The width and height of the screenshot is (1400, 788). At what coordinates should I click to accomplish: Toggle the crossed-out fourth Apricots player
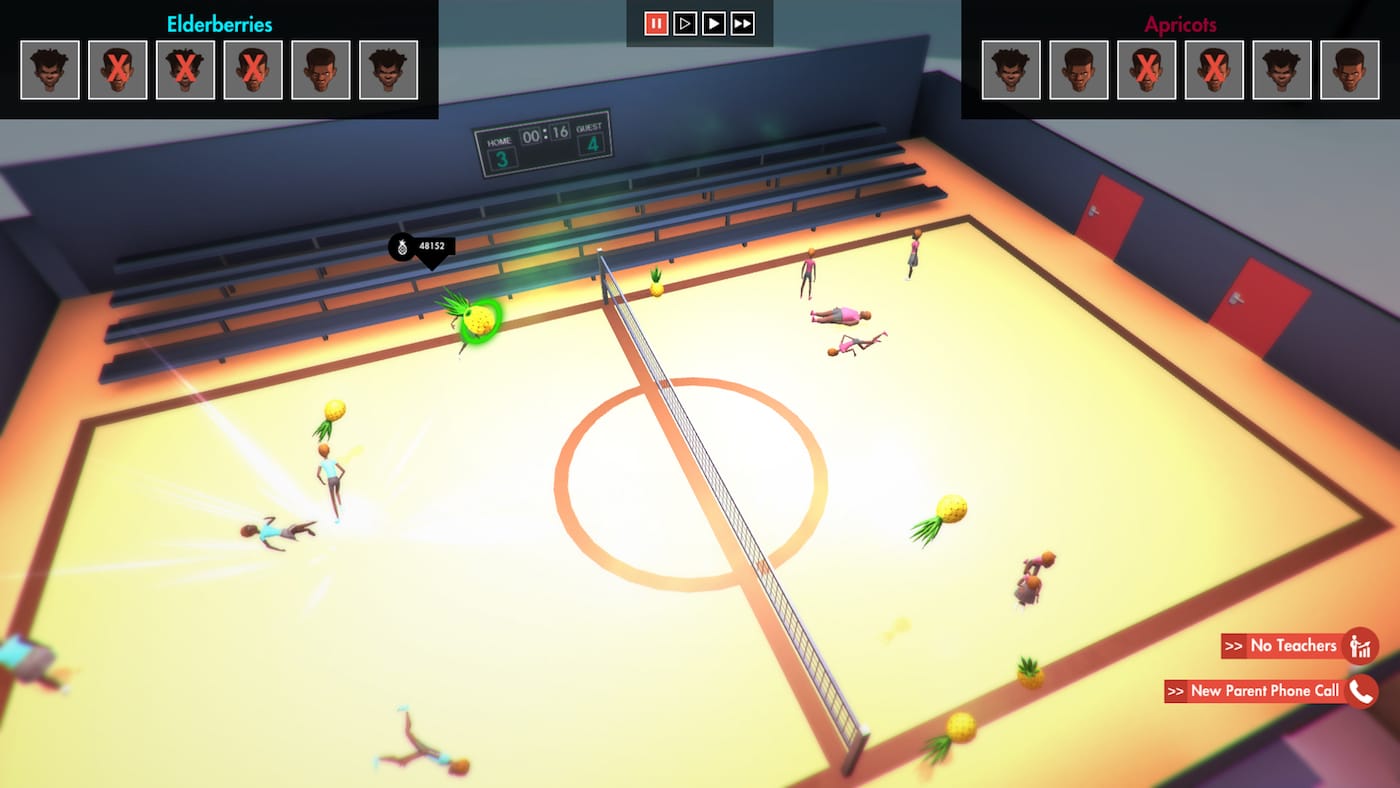click(1214, 70)
